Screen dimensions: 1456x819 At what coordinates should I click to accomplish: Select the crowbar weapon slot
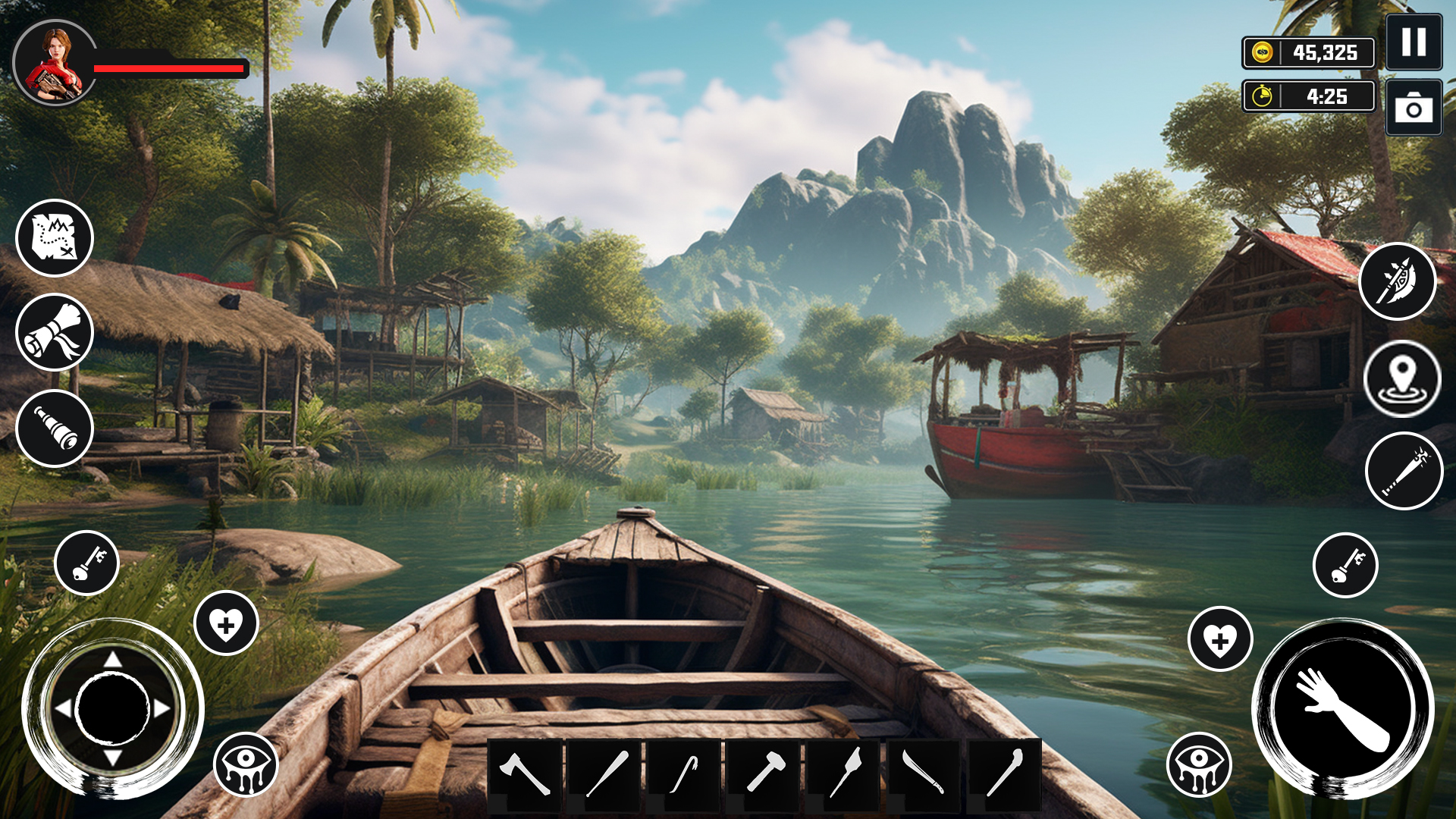pyautogui.click(x=684, y=773)
